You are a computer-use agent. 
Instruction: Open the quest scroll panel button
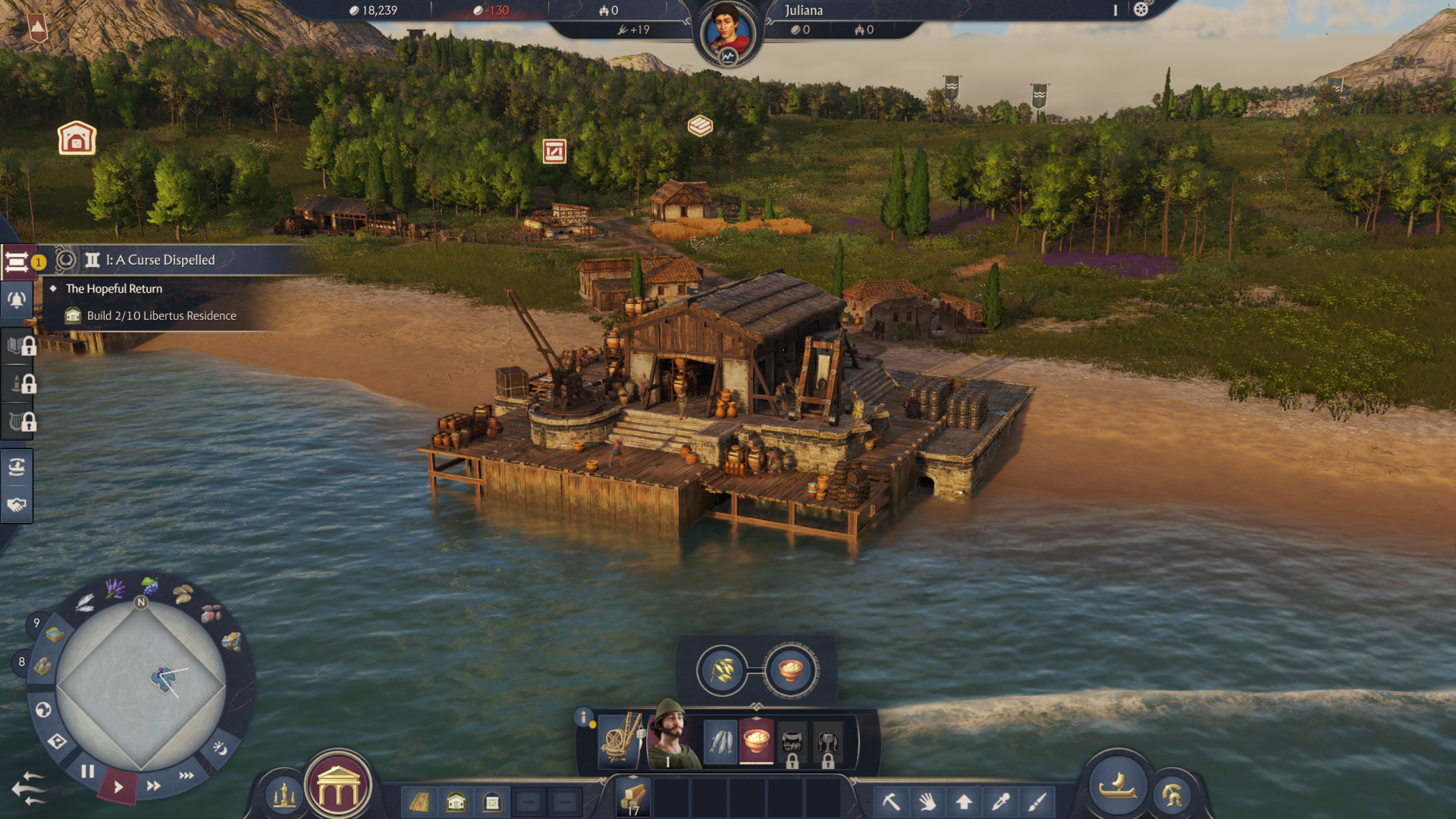click(17, 262)
